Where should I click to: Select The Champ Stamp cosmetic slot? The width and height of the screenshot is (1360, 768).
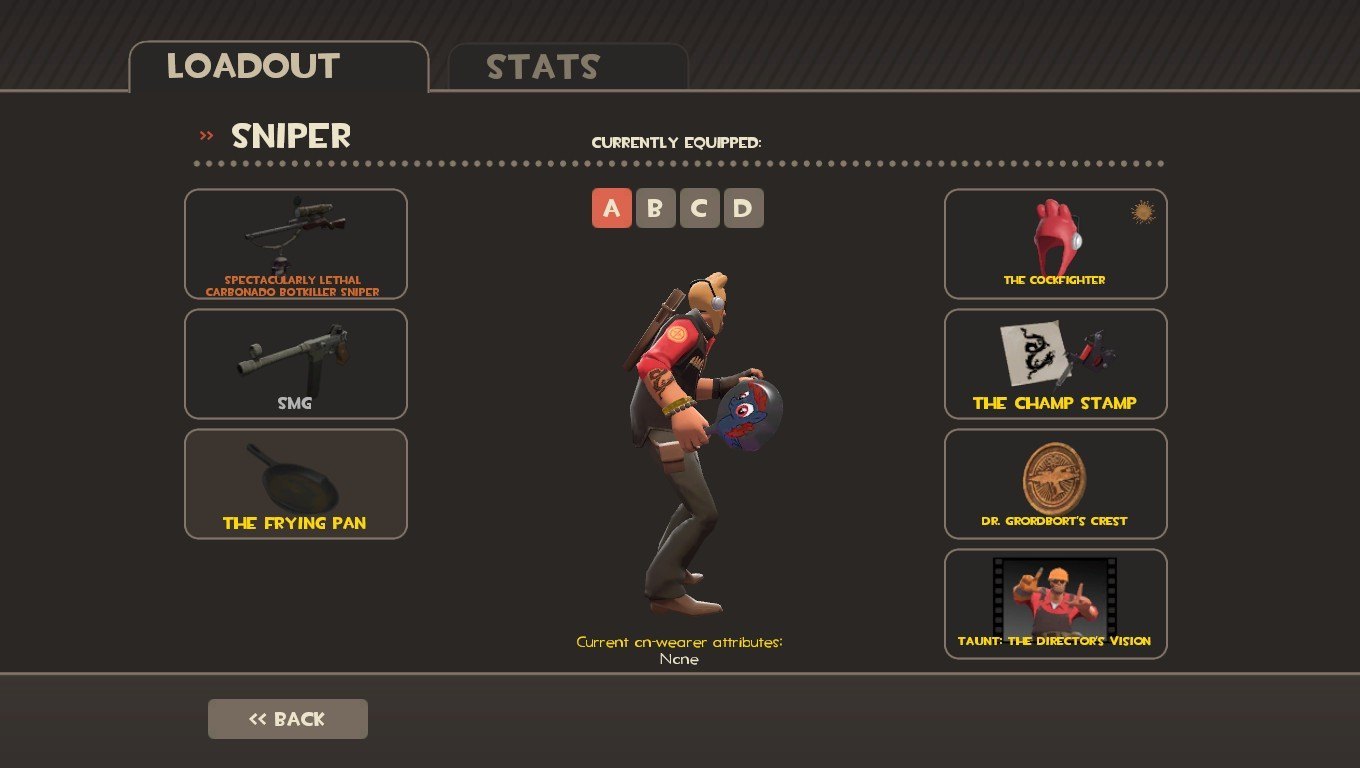(1056, 364)
